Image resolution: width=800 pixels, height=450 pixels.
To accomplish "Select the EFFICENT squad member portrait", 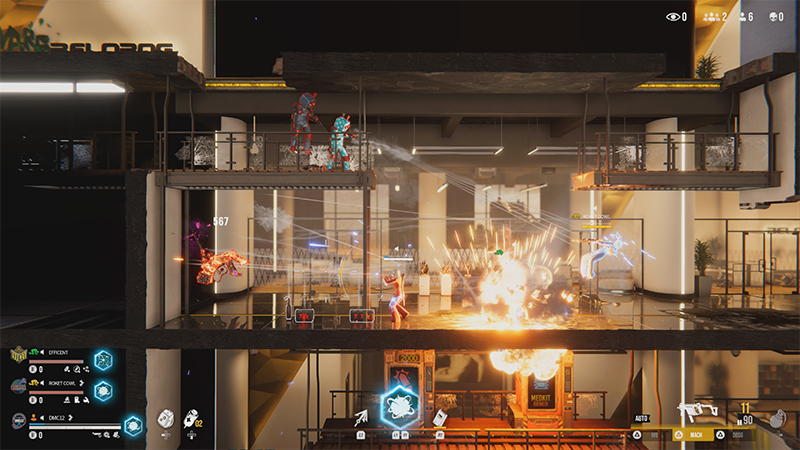I will pyautogui.click(x=19, y=356).
